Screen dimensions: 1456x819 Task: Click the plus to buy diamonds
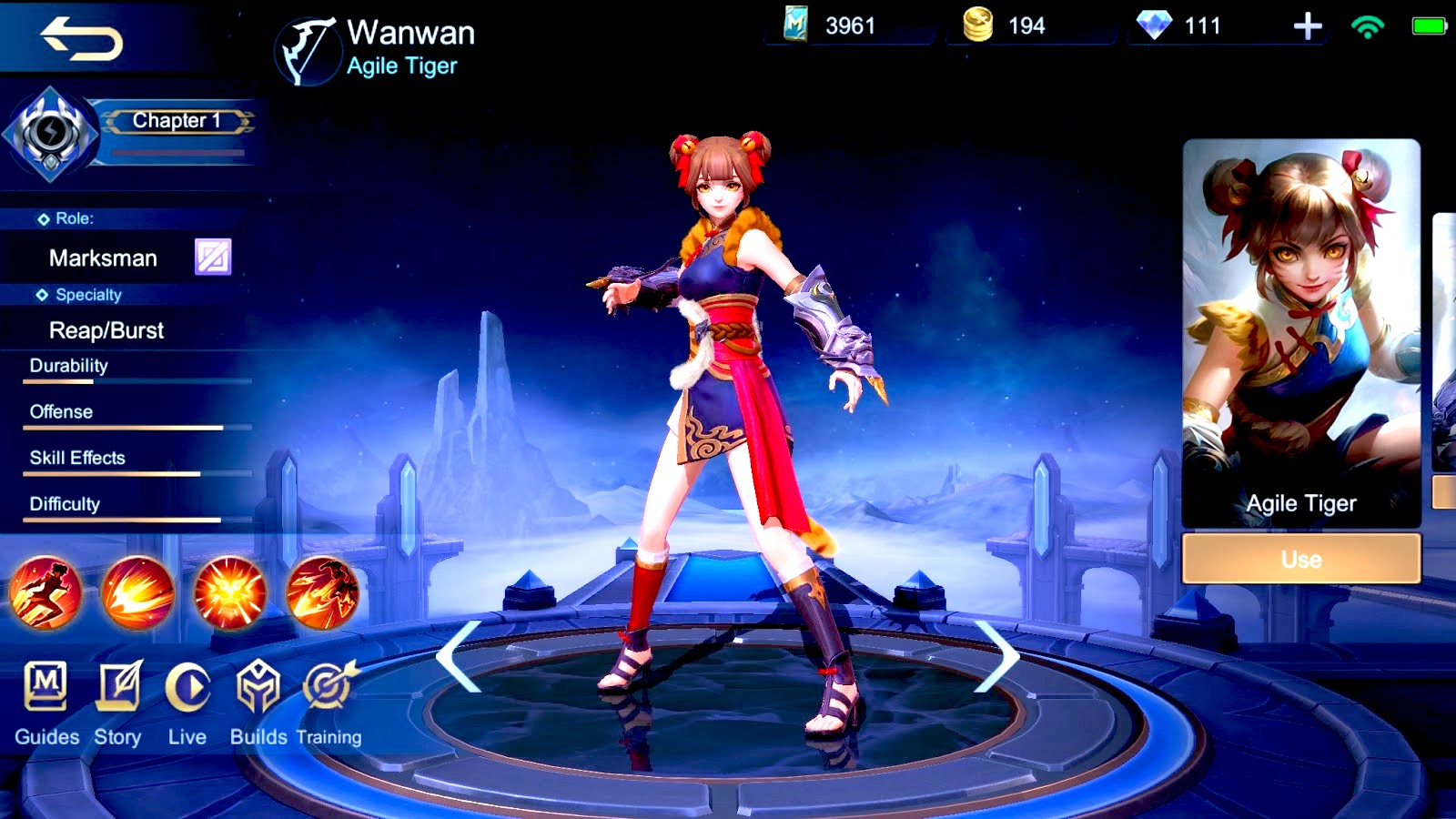[1308, 27]
